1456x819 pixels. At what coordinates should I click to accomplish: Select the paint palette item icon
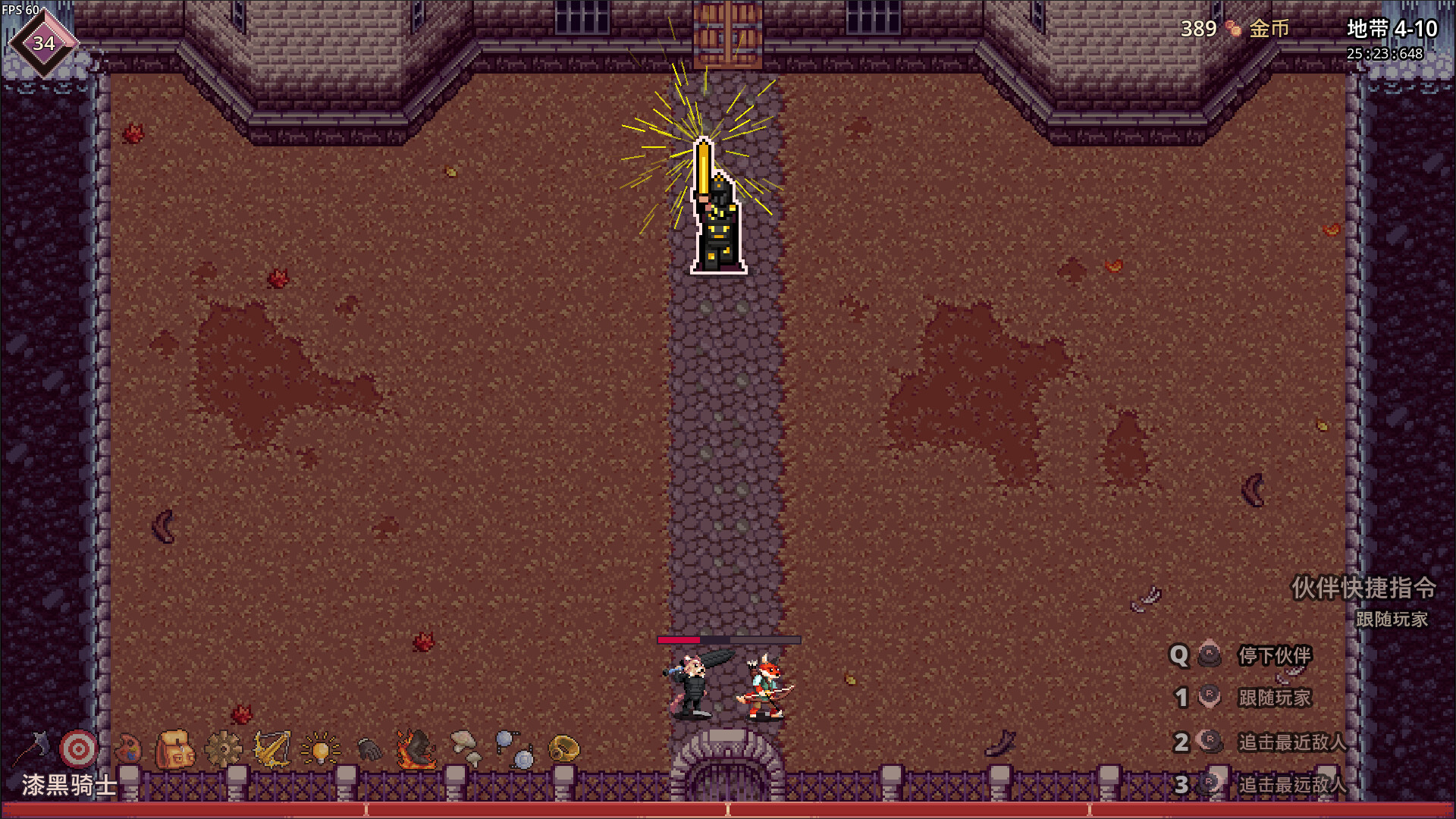click(128, 749)
